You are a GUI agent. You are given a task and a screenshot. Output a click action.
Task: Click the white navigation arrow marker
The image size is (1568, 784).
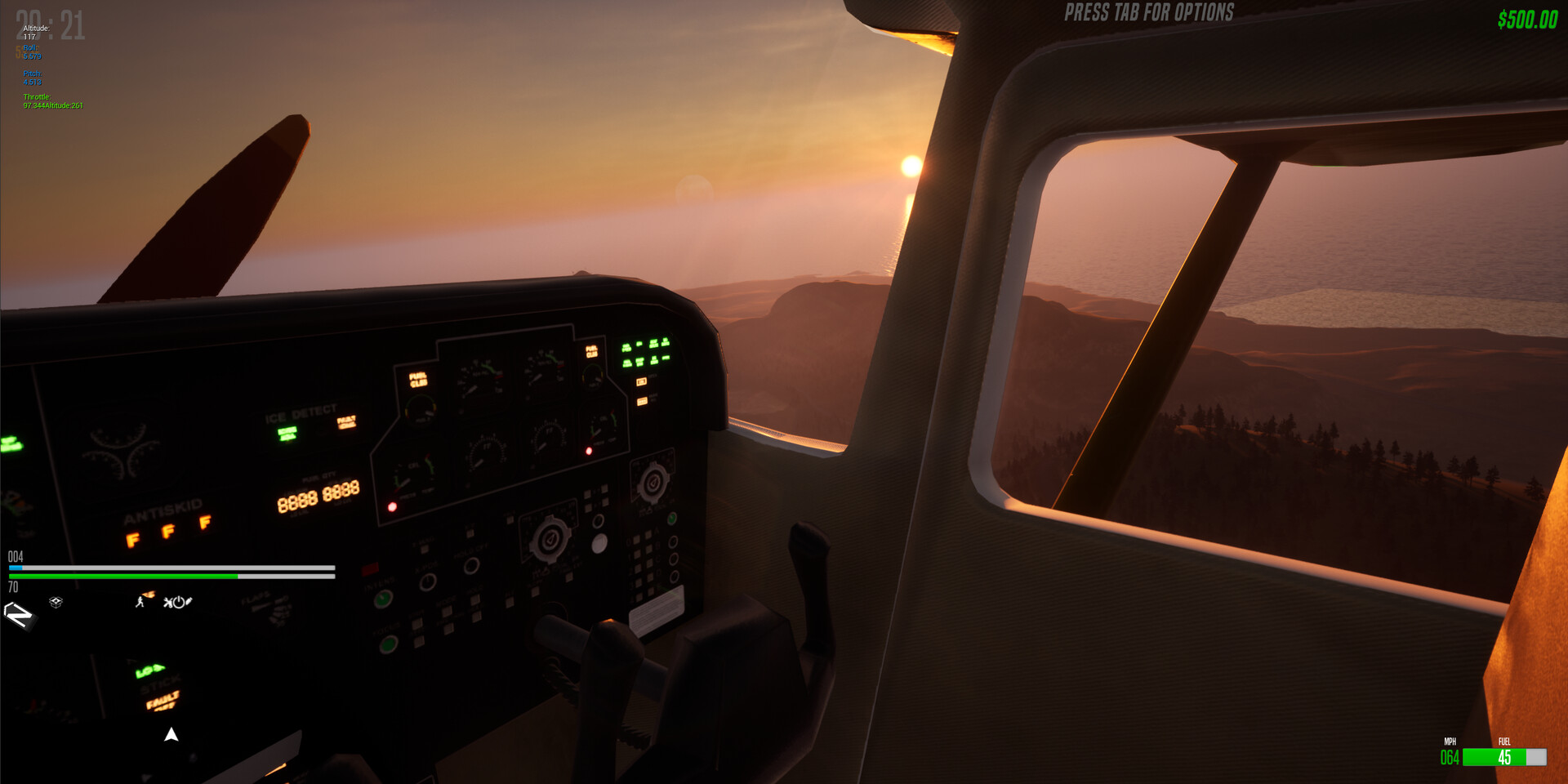pos(171,734)
